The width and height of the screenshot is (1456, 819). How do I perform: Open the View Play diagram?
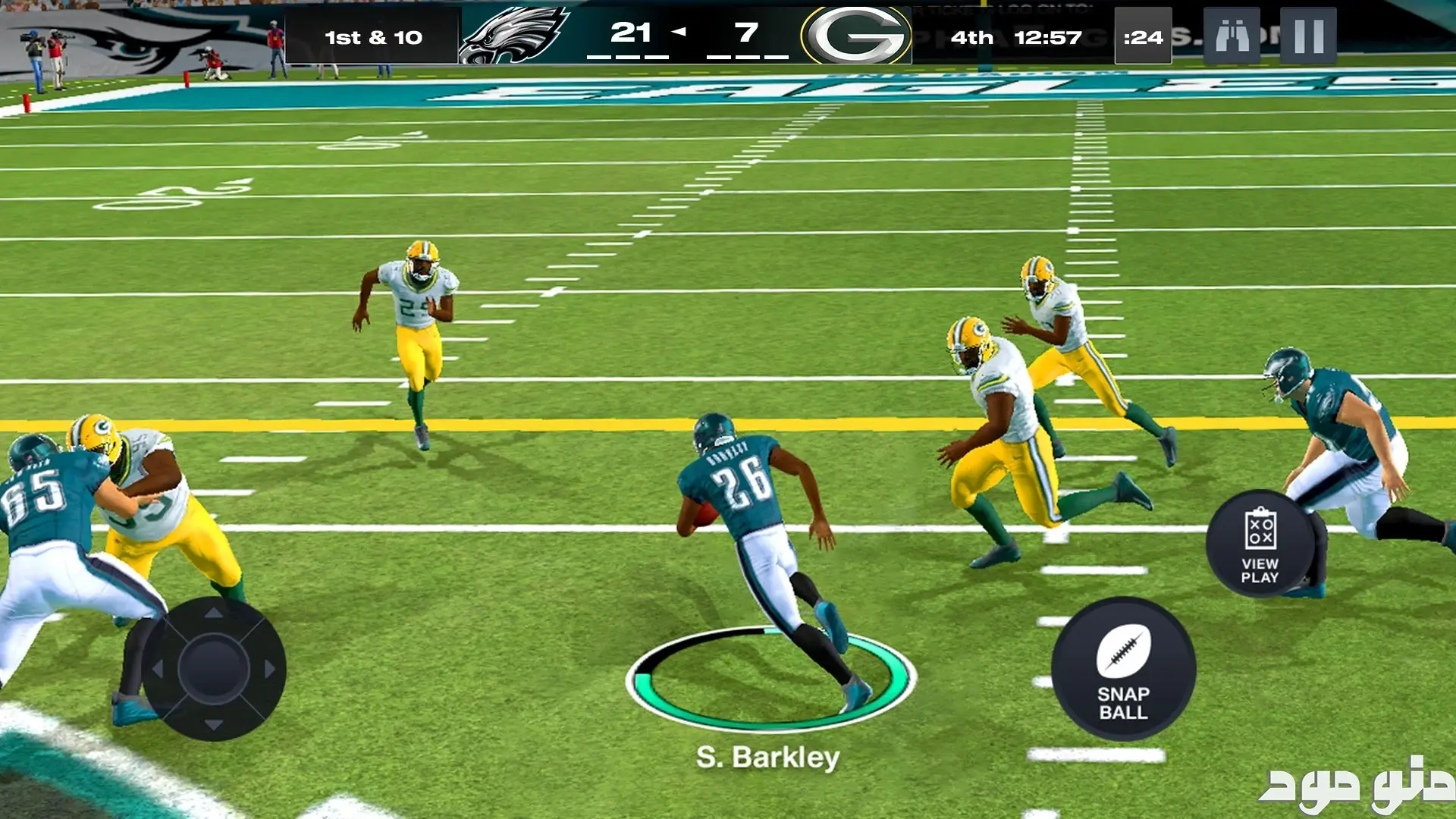click(1260, 544)
